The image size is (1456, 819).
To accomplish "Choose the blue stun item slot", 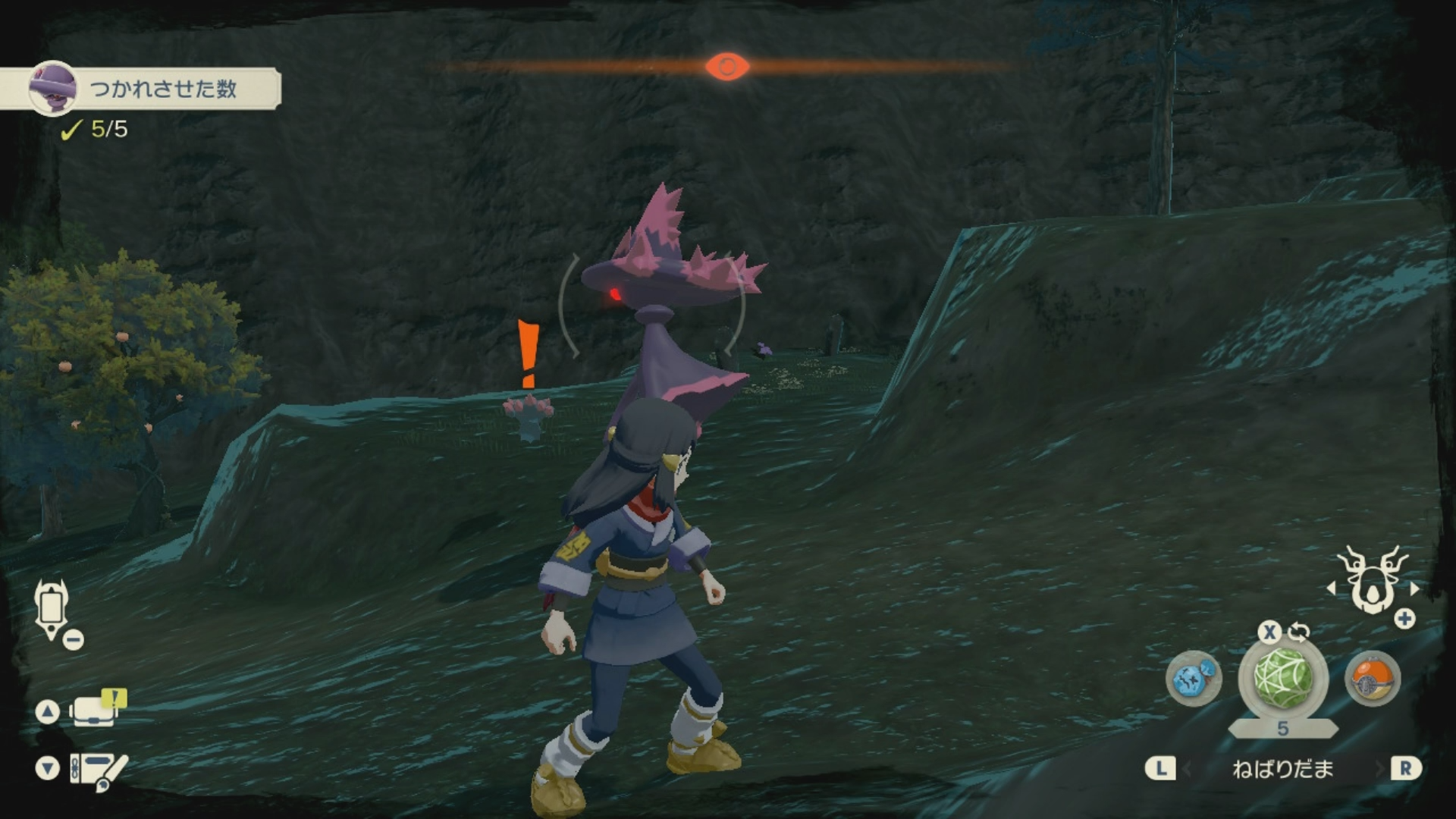I will click(x=1193, y=677).
